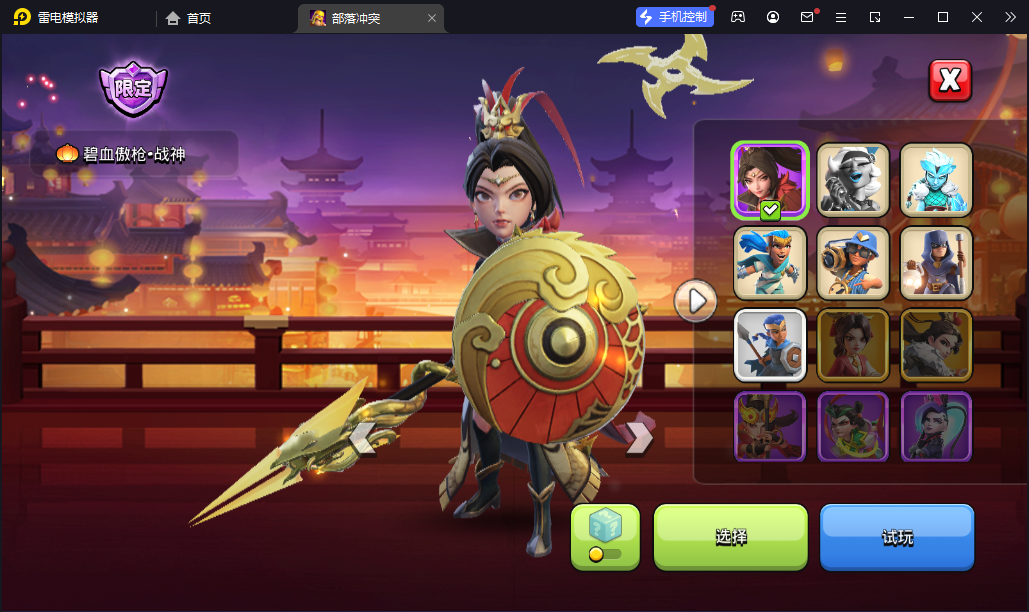
Task: Toggle the green cube scenery button
Action: point(605,536)
